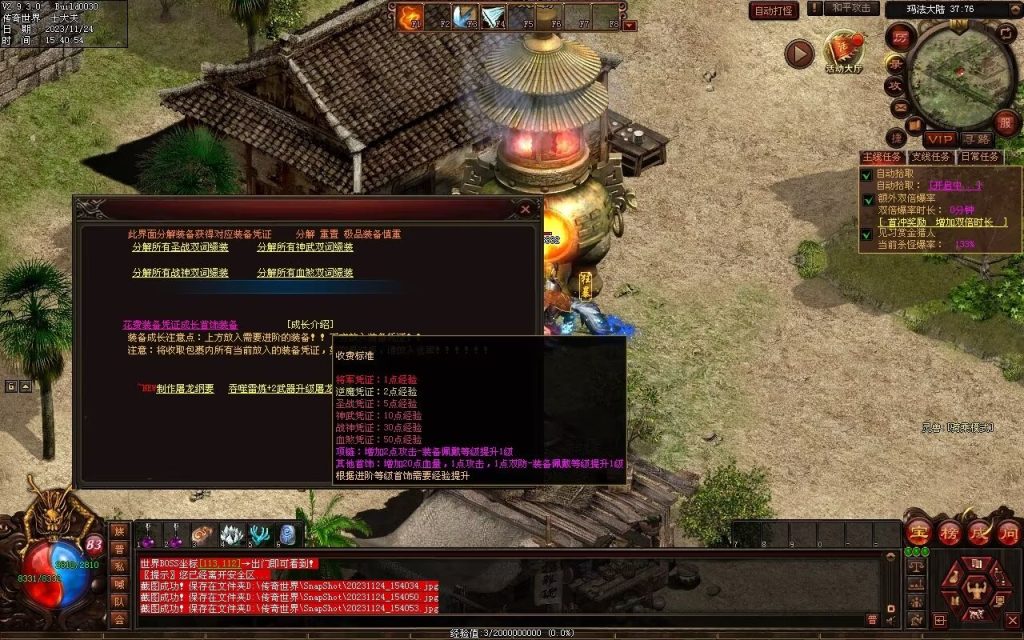
Task: Click 分解所有血煞双词缀装 link
Action: [305, 272]
